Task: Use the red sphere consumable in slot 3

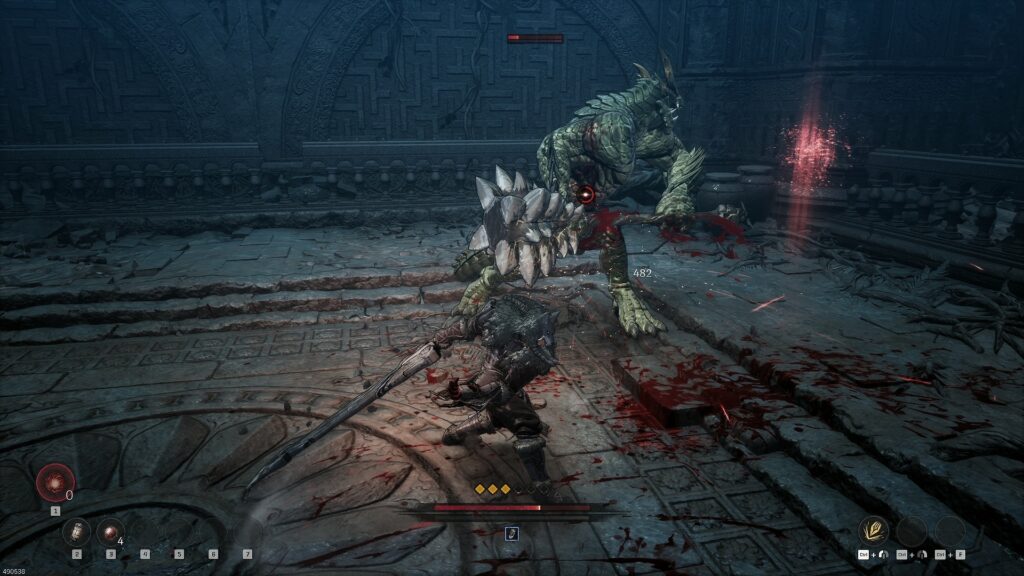Action: tap(110, 532)
